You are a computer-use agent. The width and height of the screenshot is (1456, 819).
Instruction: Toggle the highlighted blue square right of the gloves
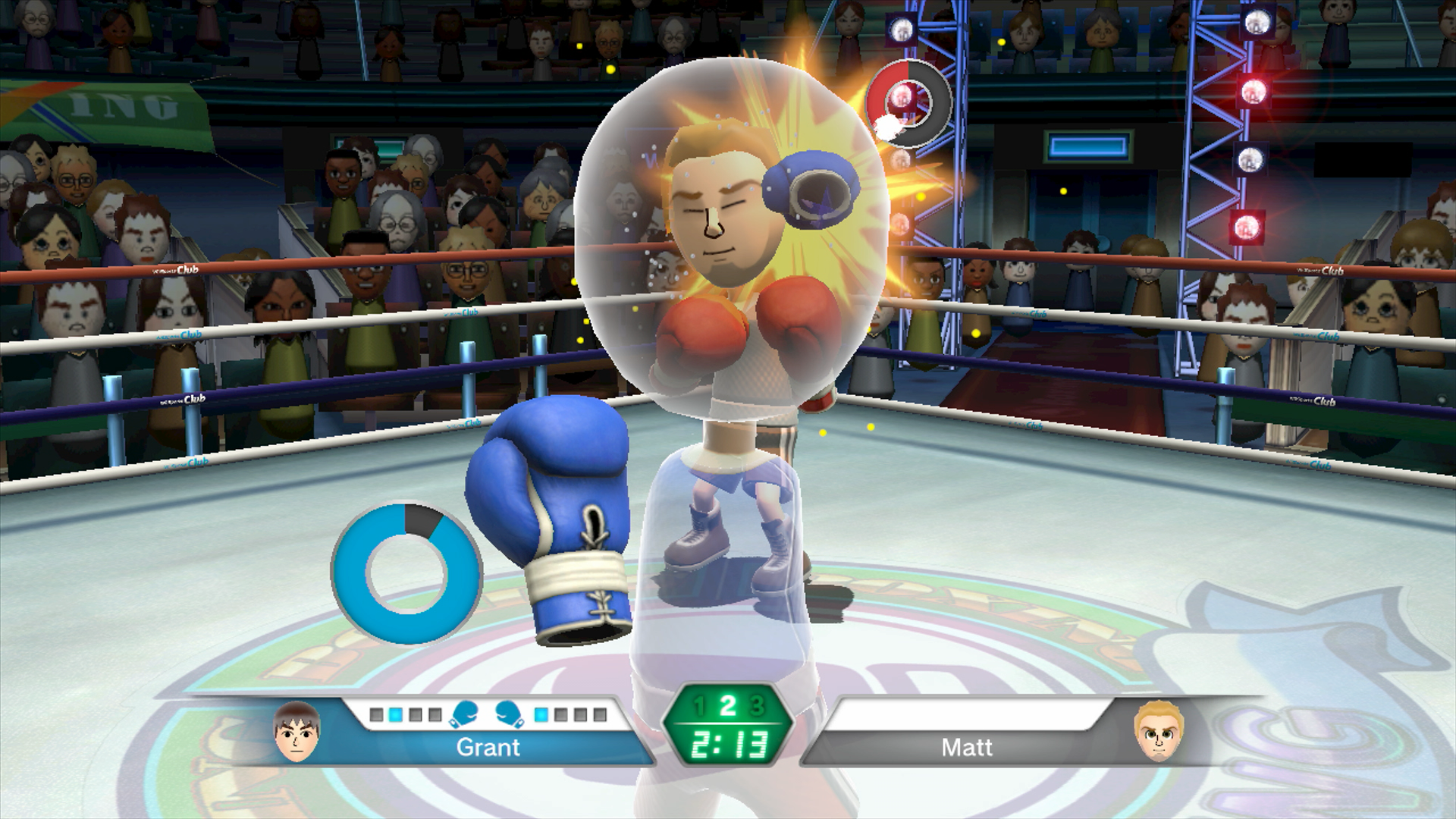[x=541, y=713]
